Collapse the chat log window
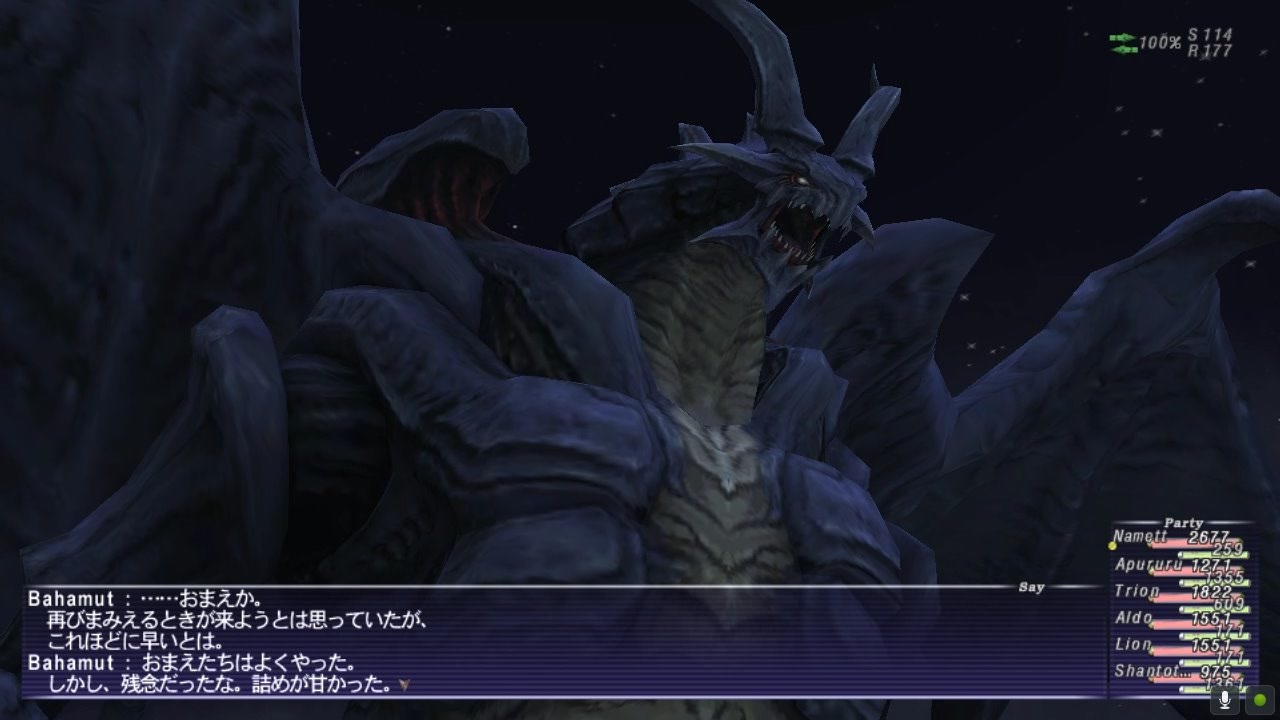 (x=1031, y=587)
